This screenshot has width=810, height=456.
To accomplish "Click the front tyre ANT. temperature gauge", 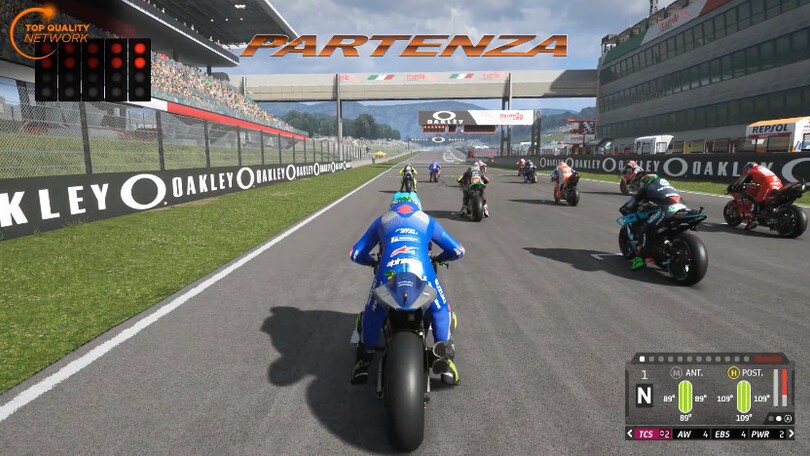I will click(685, 397).
